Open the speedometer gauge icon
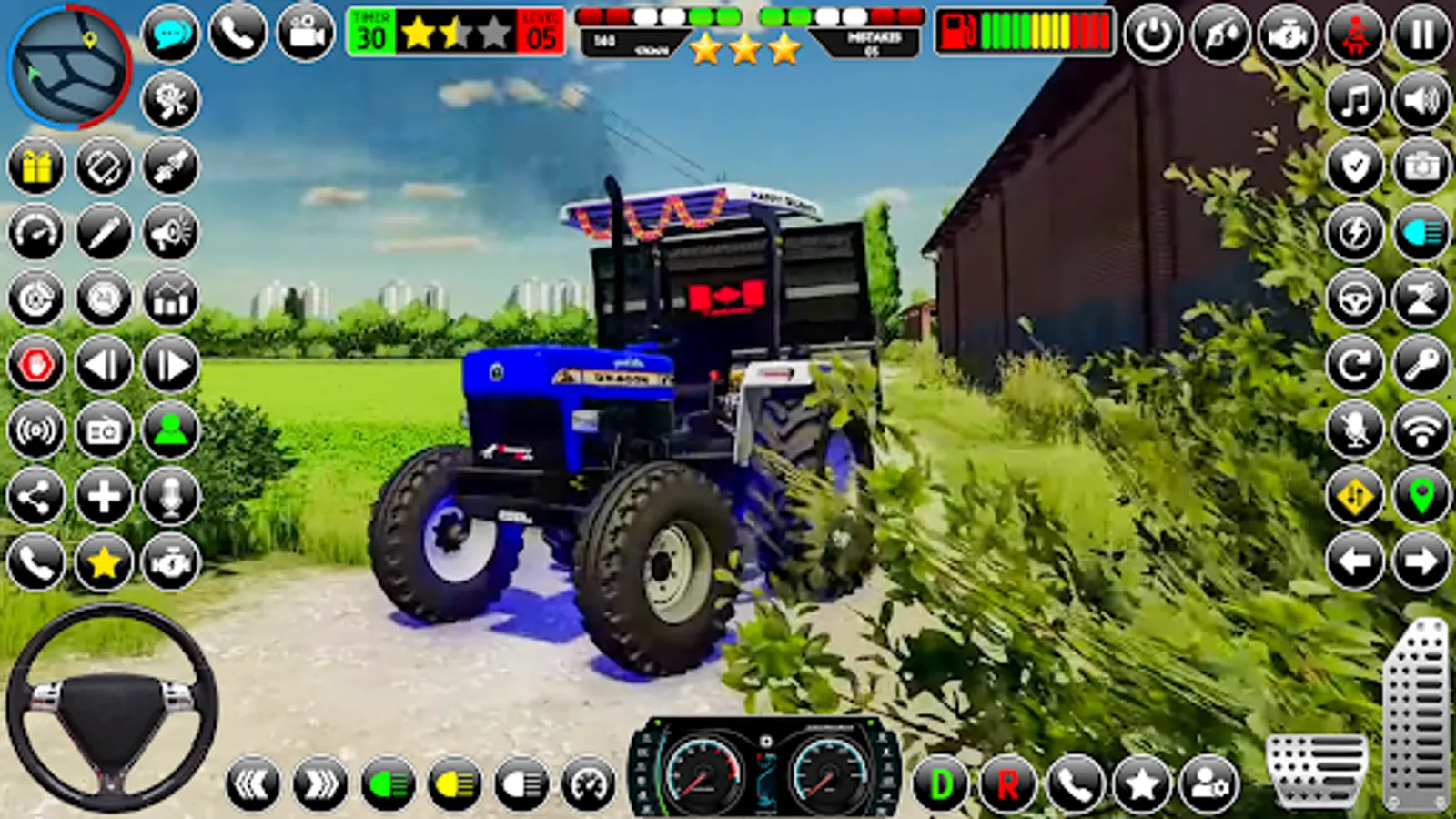 pyautogui.click(x=36, y=232)
